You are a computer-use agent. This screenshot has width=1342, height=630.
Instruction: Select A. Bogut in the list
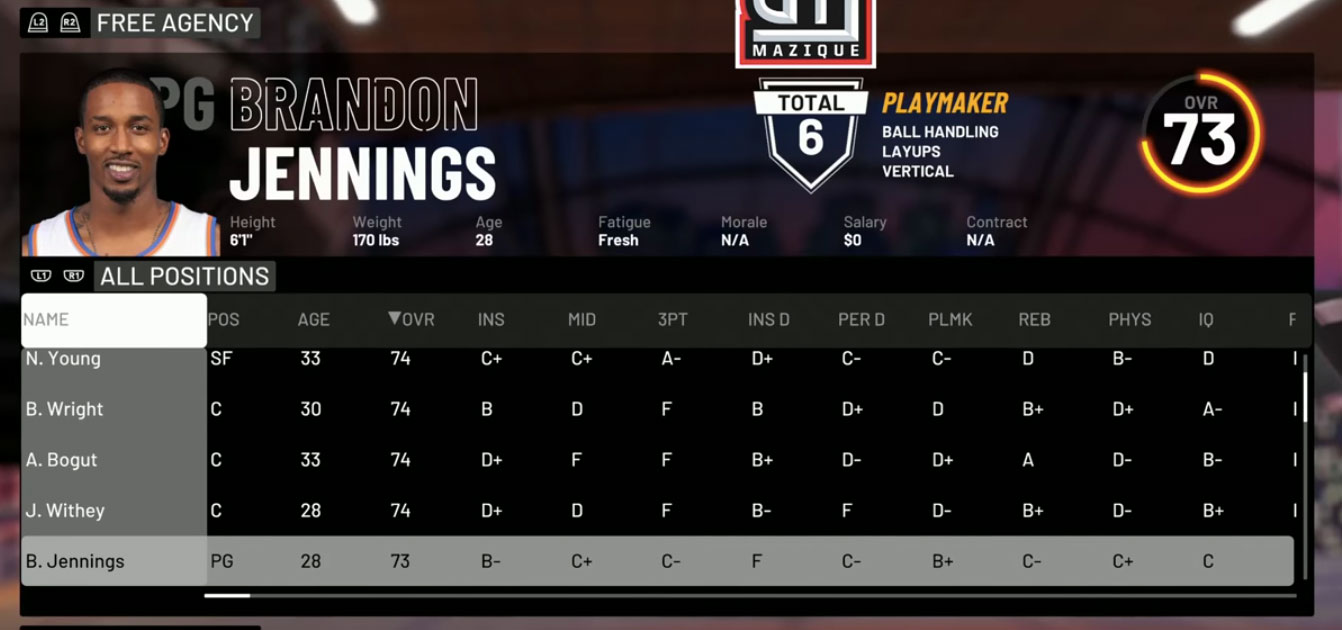pyautogui.click(x=62, y=460)
